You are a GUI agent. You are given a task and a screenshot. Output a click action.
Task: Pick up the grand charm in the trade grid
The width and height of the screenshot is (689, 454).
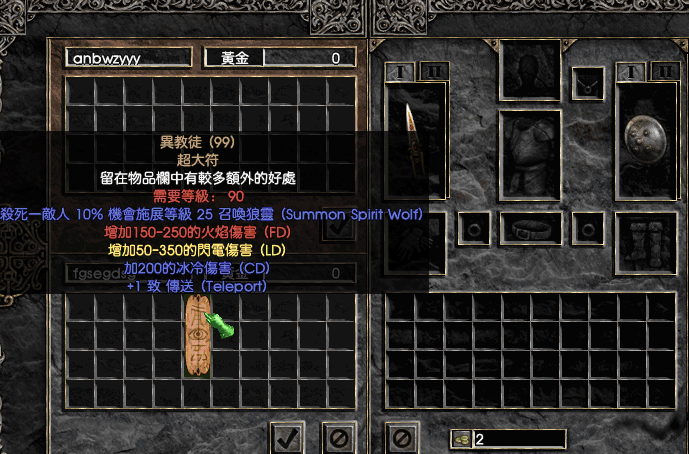click(x=198, y=336)
